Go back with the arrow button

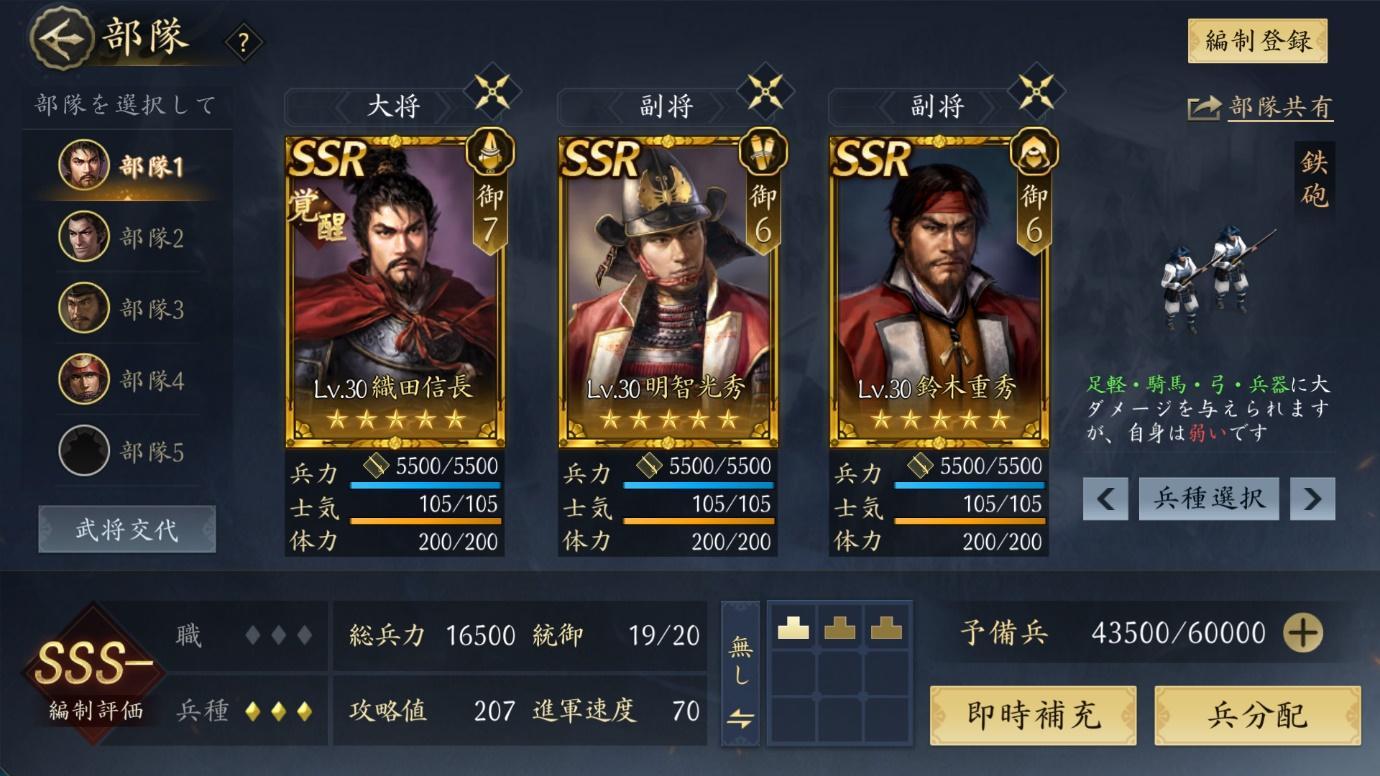coord(62,39)
